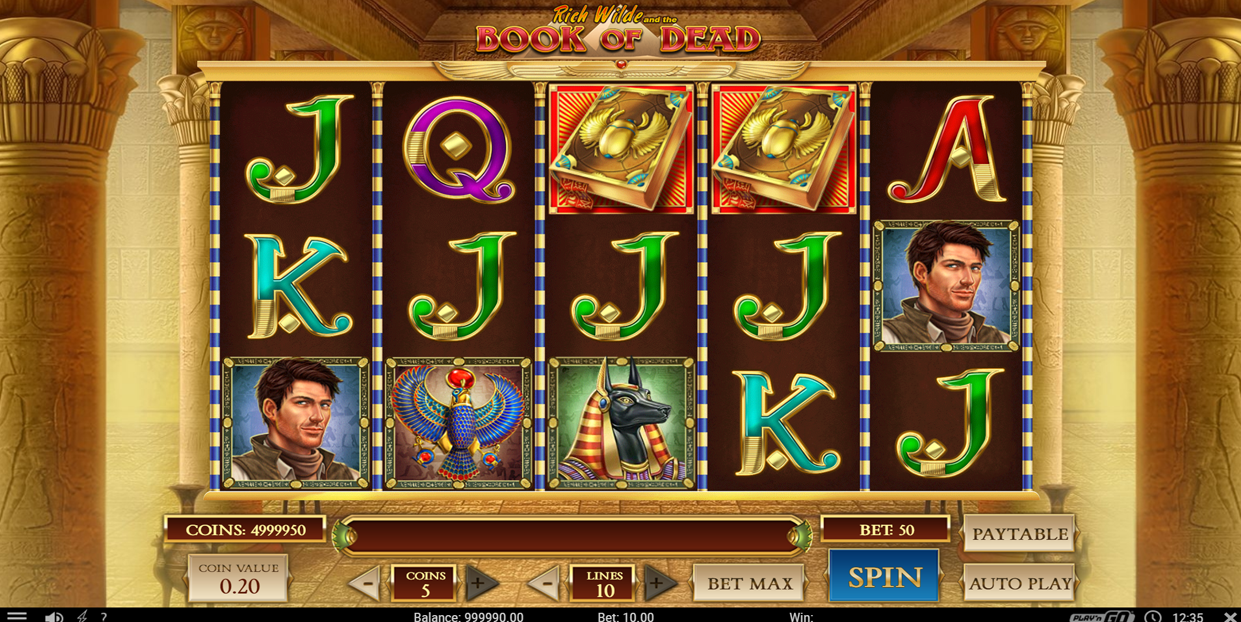
Task: Open the hamburger menu in bottom bar
Action: pos(17,616)
